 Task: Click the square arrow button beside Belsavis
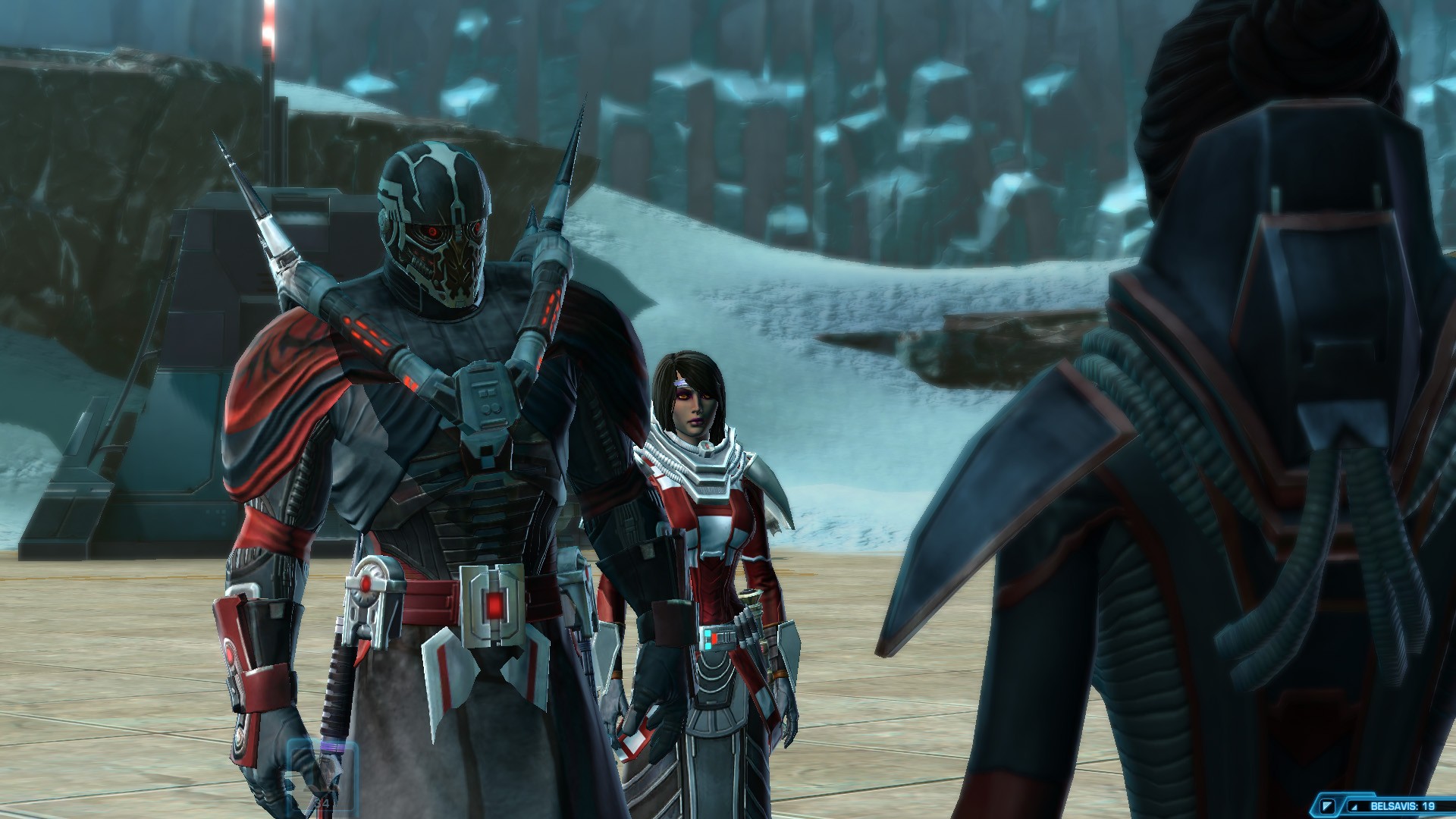[1326, 805]
